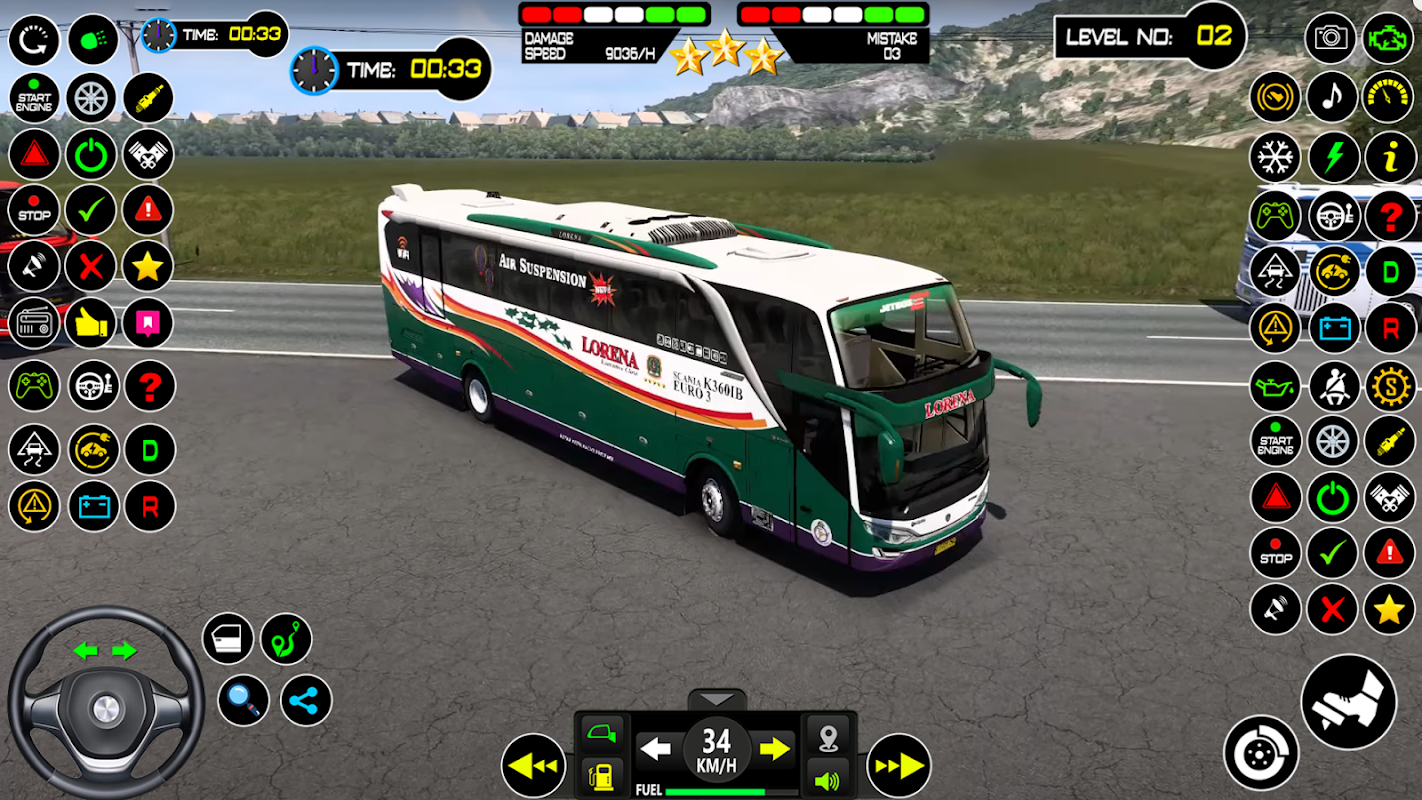Click the large steering wheel control

pos(105,705)
